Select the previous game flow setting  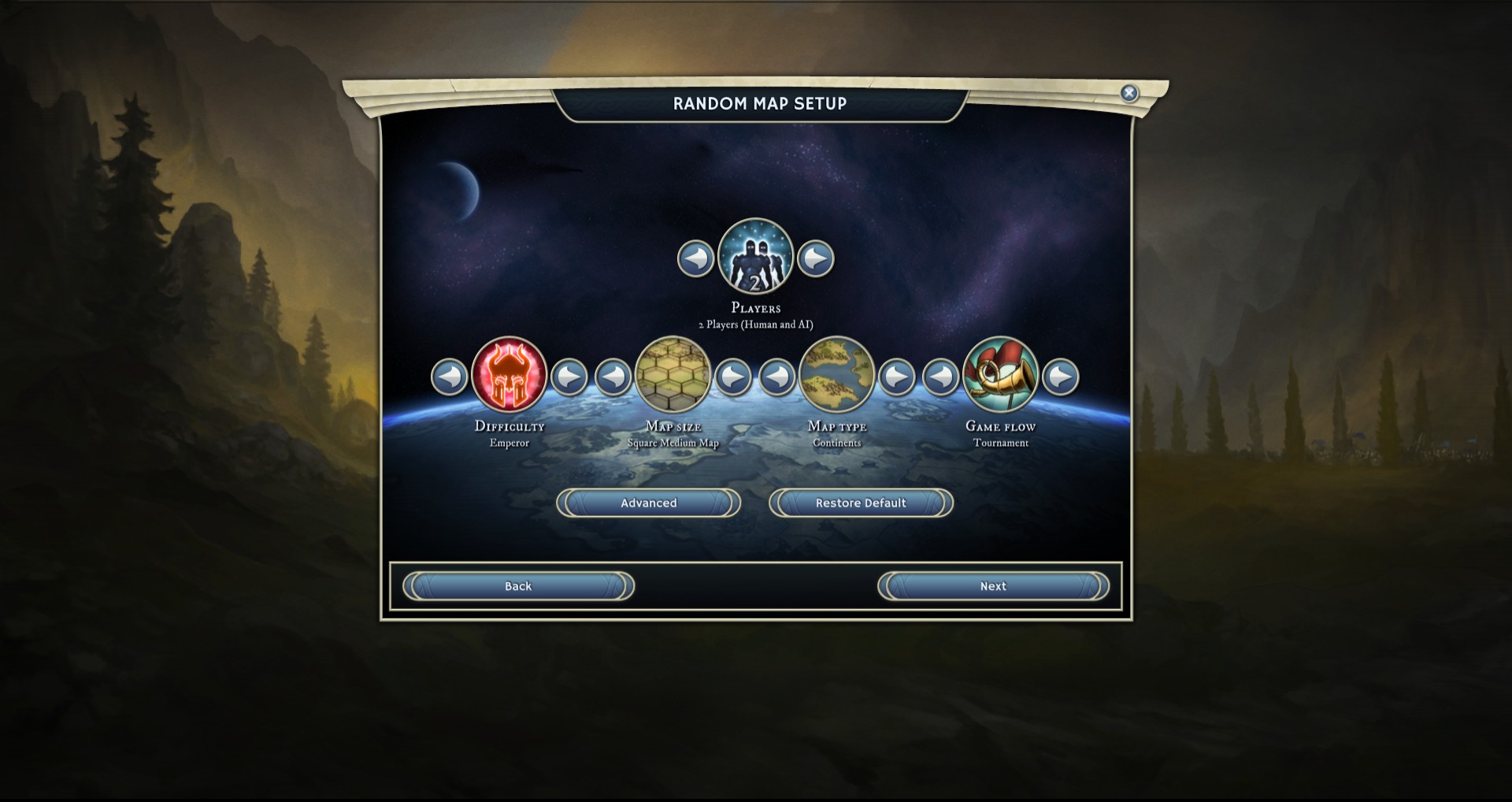coord(941,377)
